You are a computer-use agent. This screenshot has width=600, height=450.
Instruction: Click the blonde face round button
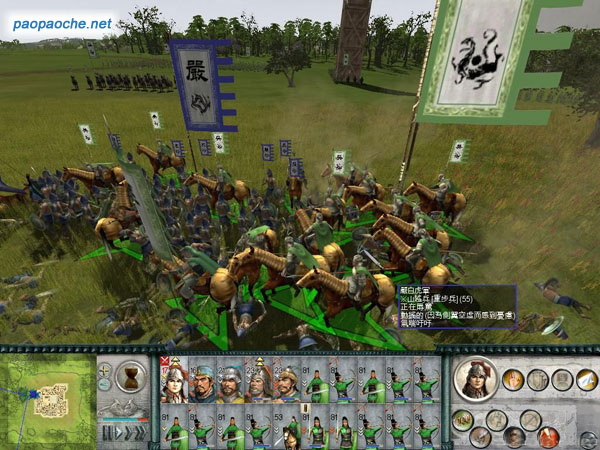tap(513, 379)
